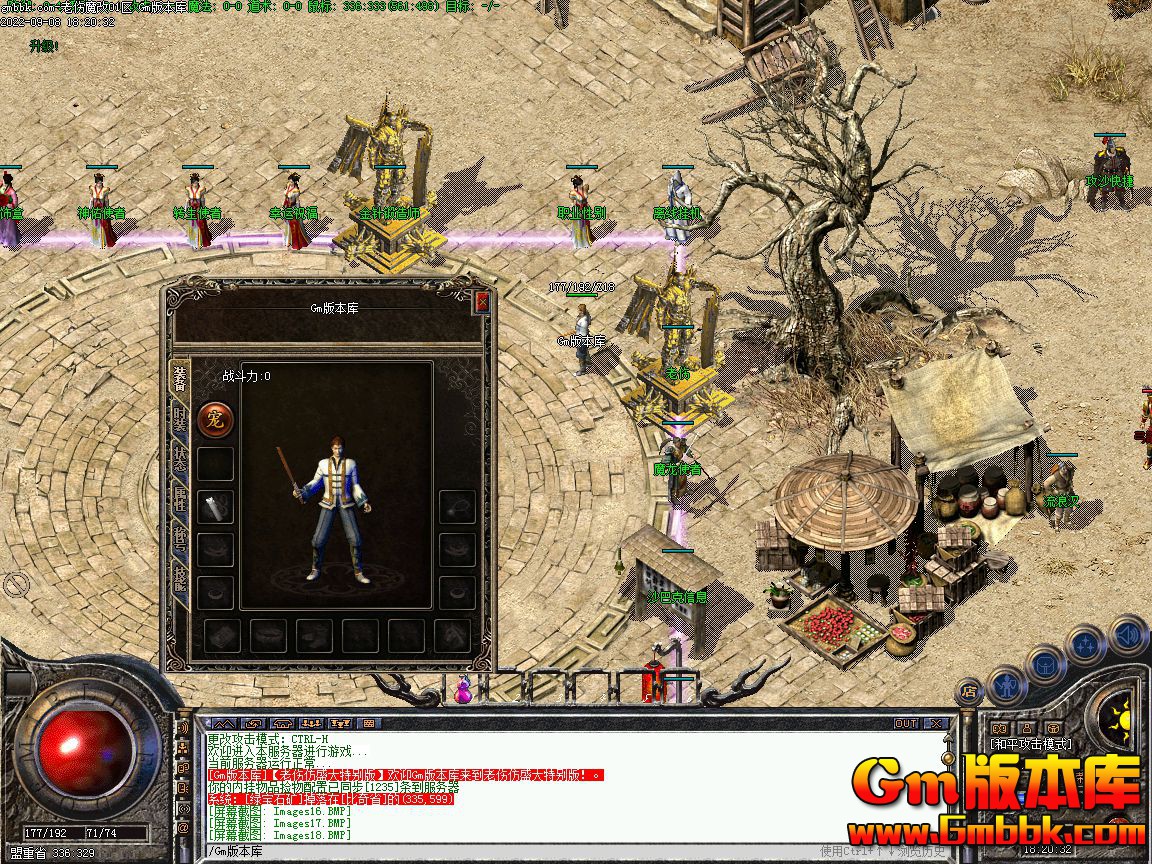Open the bag round button
The width and height of the screenshot is (1152, 864).
[x=1045, y=663]
